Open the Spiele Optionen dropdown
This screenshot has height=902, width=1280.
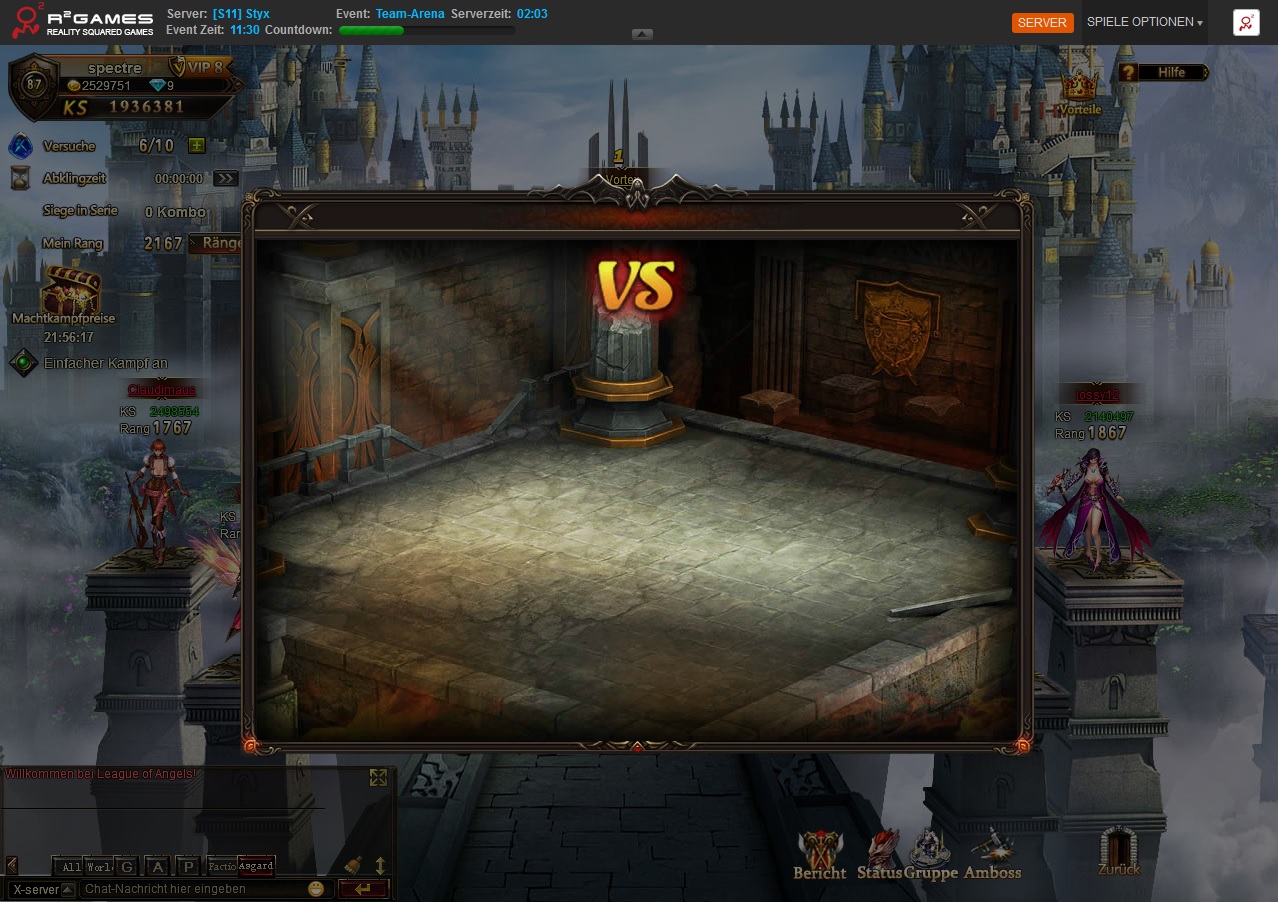(1144, 22)
